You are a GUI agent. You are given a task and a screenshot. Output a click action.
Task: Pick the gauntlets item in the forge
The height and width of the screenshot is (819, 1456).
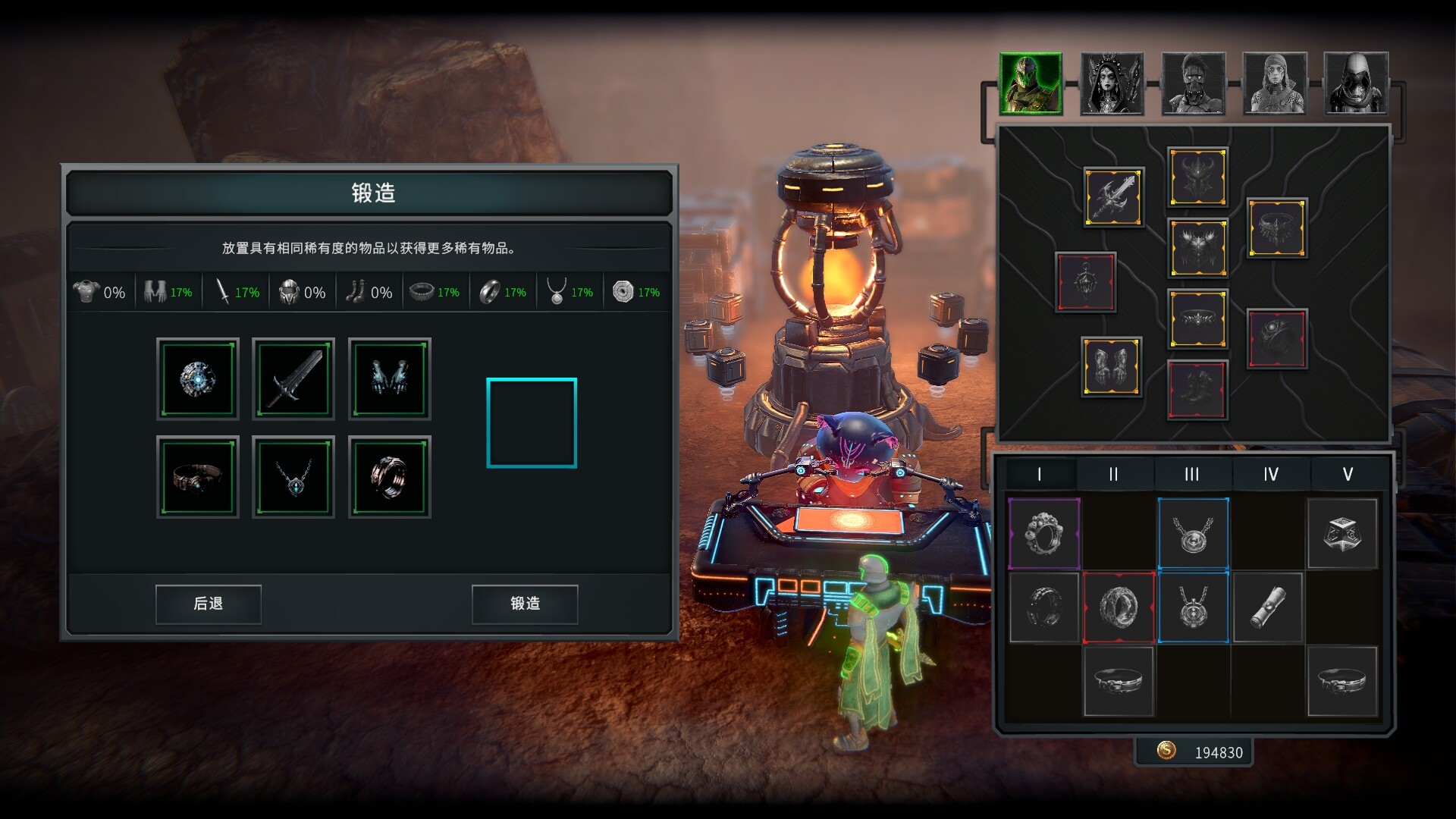390,379
